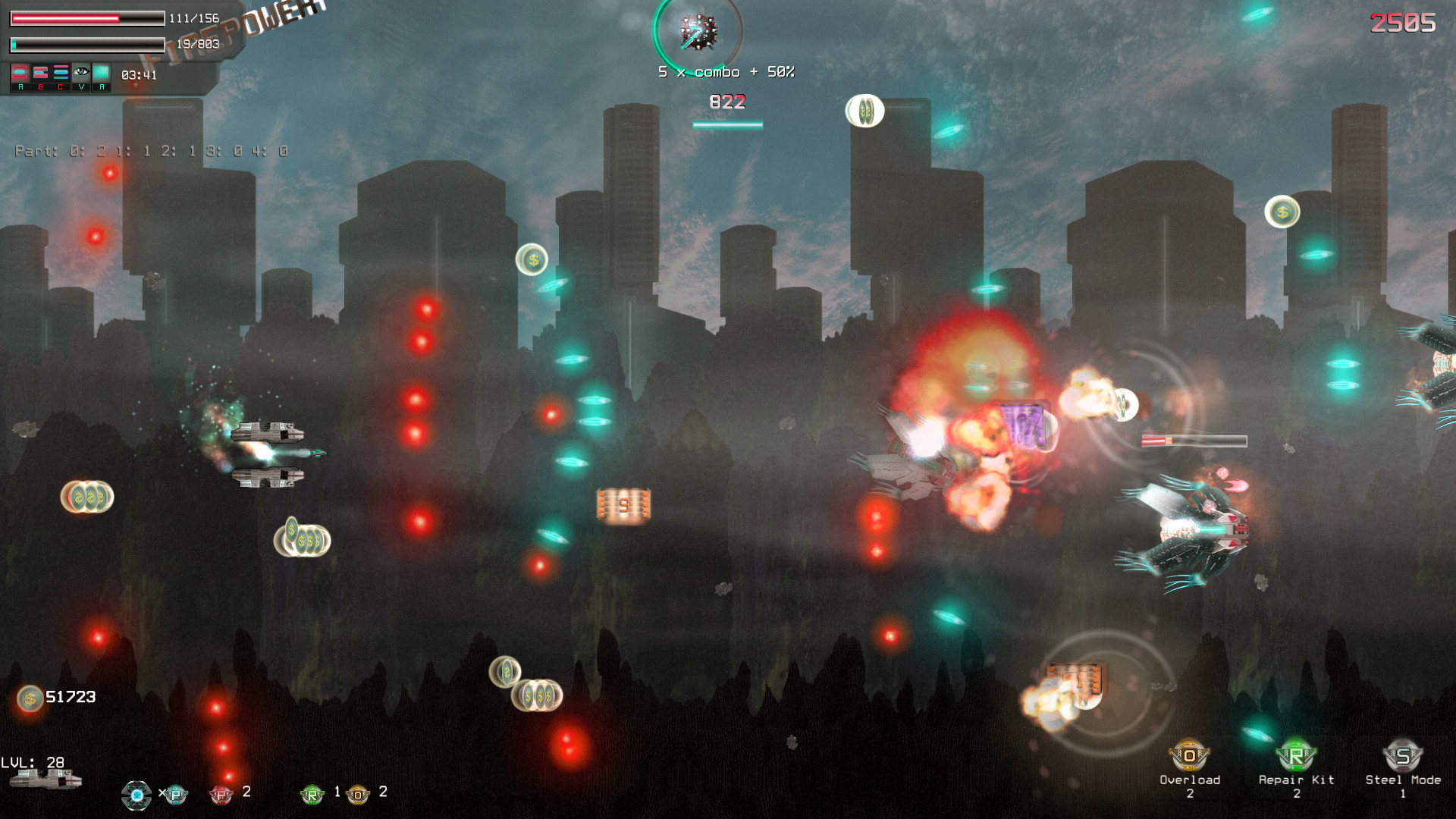Toggle the glowing blue core icon bottom left
1456x819 pixels.
pyautogui.click(x=137, y=794)
